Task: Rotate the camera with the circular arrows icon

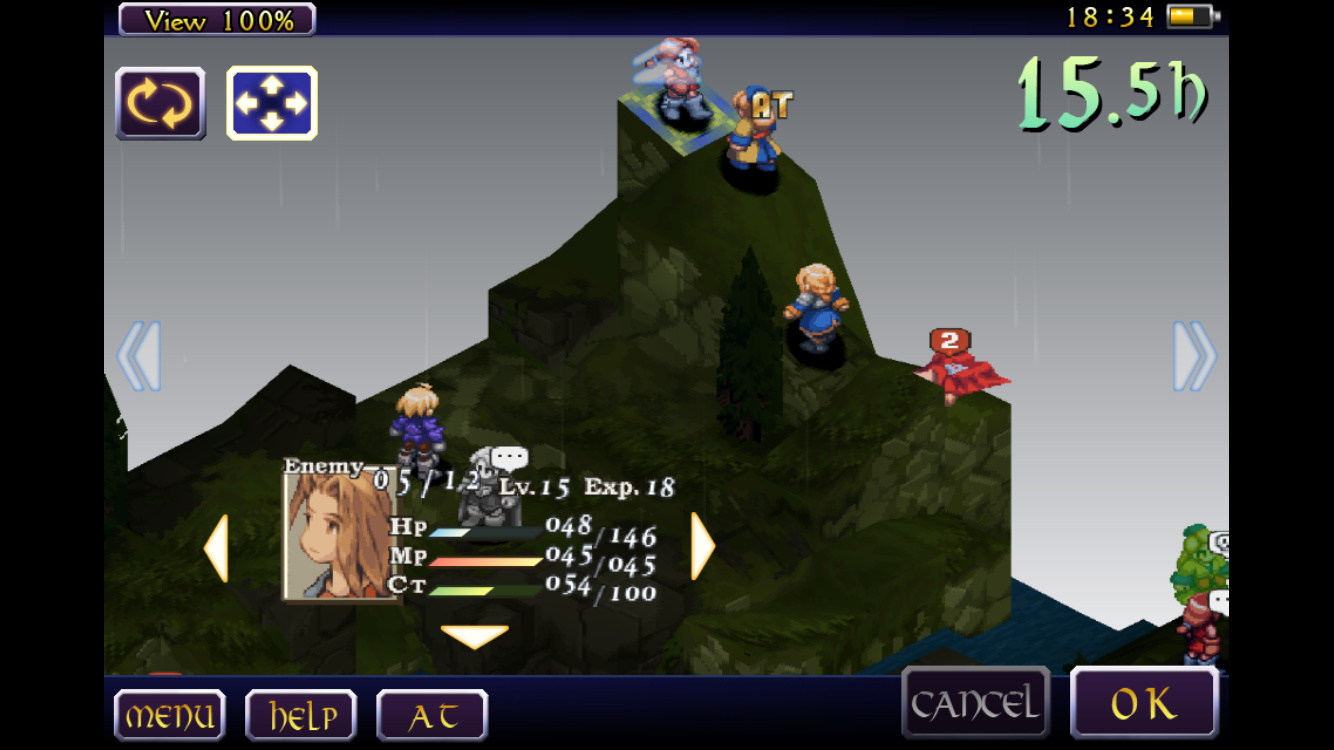Action: pos(160,103)
